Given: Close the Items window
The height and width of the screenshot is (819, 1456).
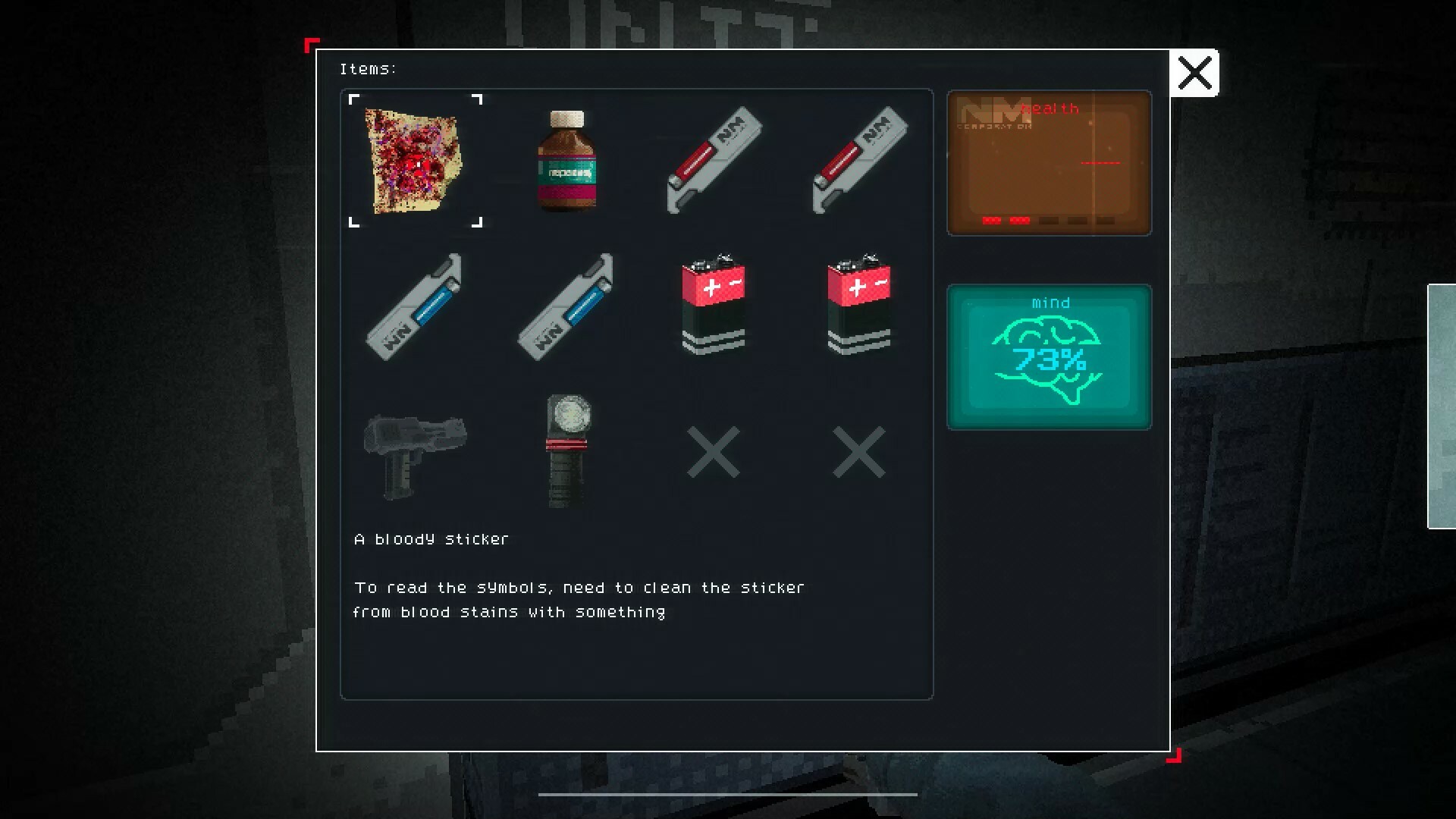Looking at the screenshot, I should [x=1195, y=73].
